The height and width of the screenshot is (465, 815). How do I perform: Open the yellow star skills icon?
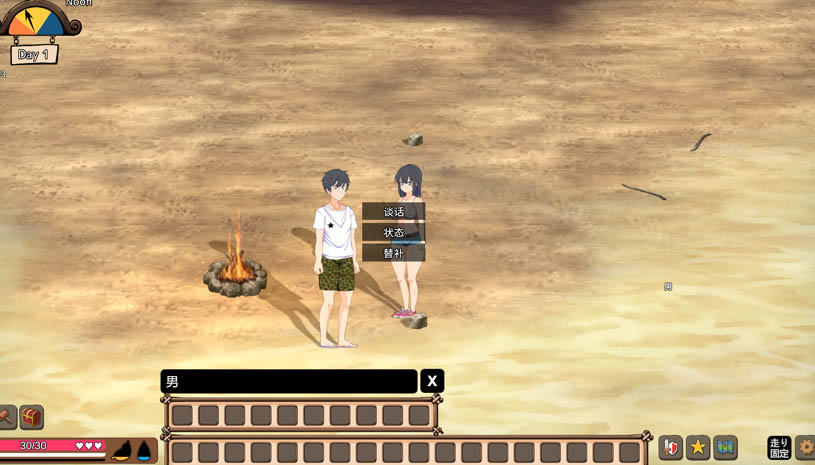698,448
